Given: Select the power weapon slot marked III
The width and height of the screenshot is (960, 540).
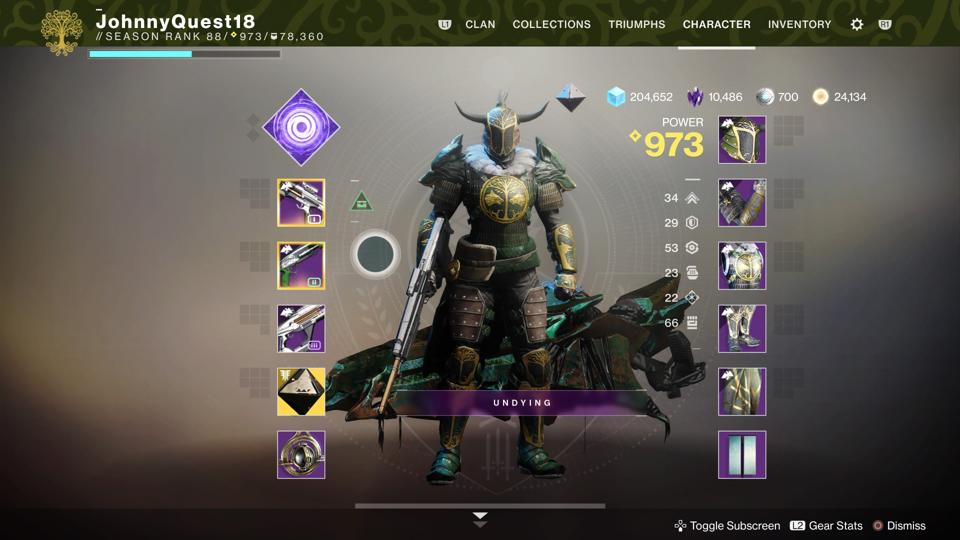Looking at the screenshot, I should coord(301,329).
